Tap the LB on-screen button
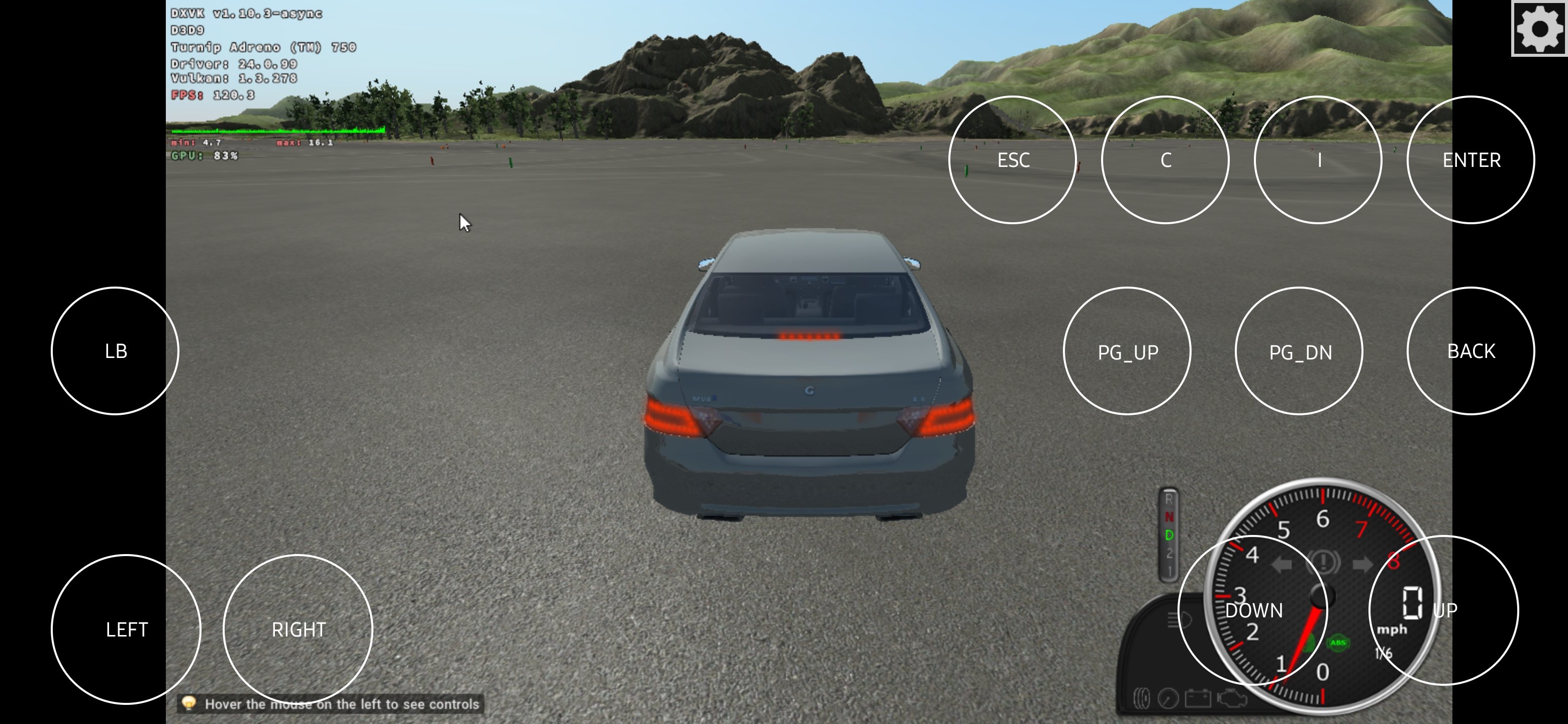 point(115,351)
